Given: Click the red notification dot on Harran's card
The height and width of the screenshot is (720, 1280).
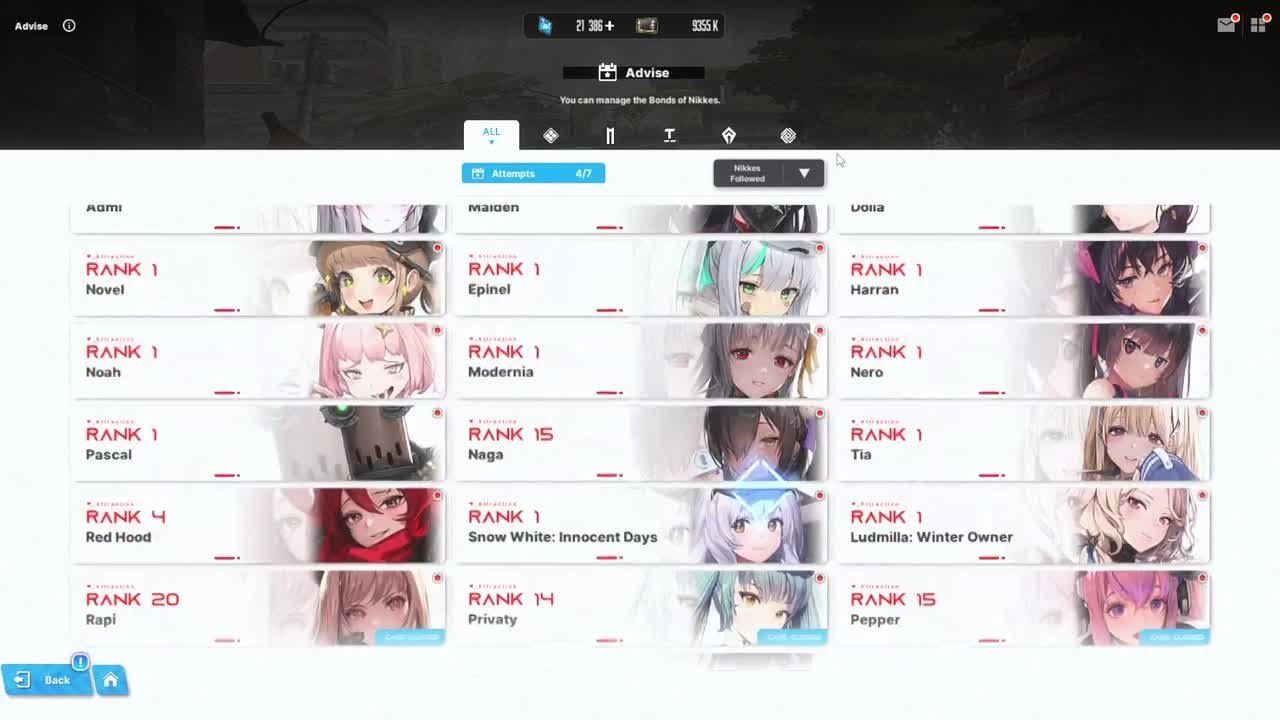Looking at the screenshot, I should (1202, 246).
